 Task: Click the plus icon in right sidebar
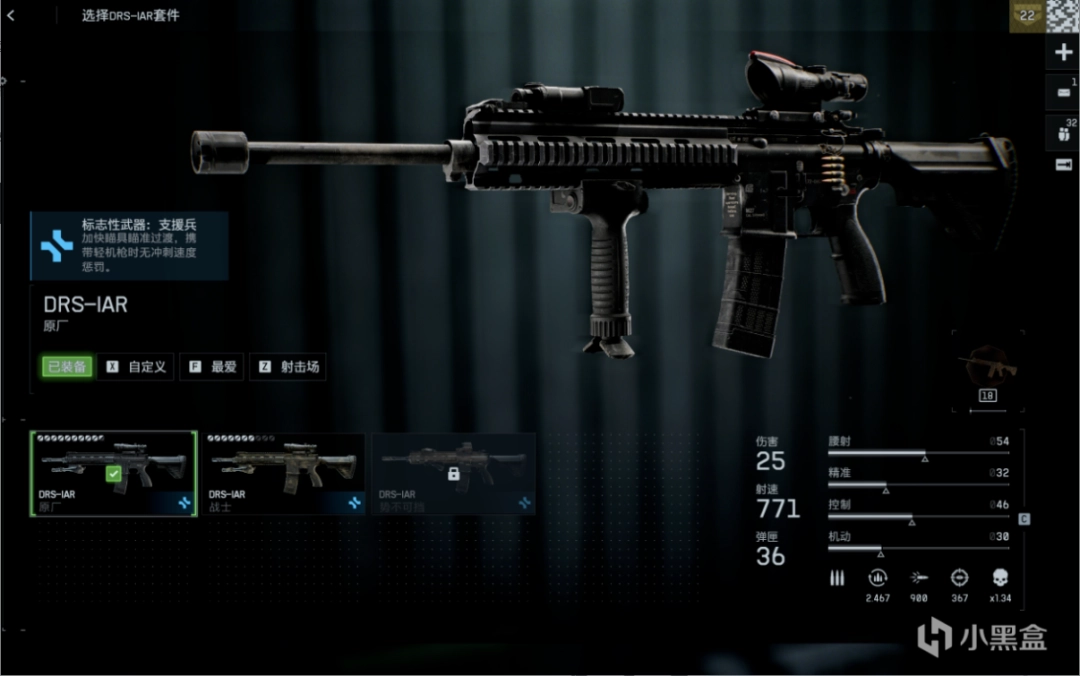tap(1063, 53)
